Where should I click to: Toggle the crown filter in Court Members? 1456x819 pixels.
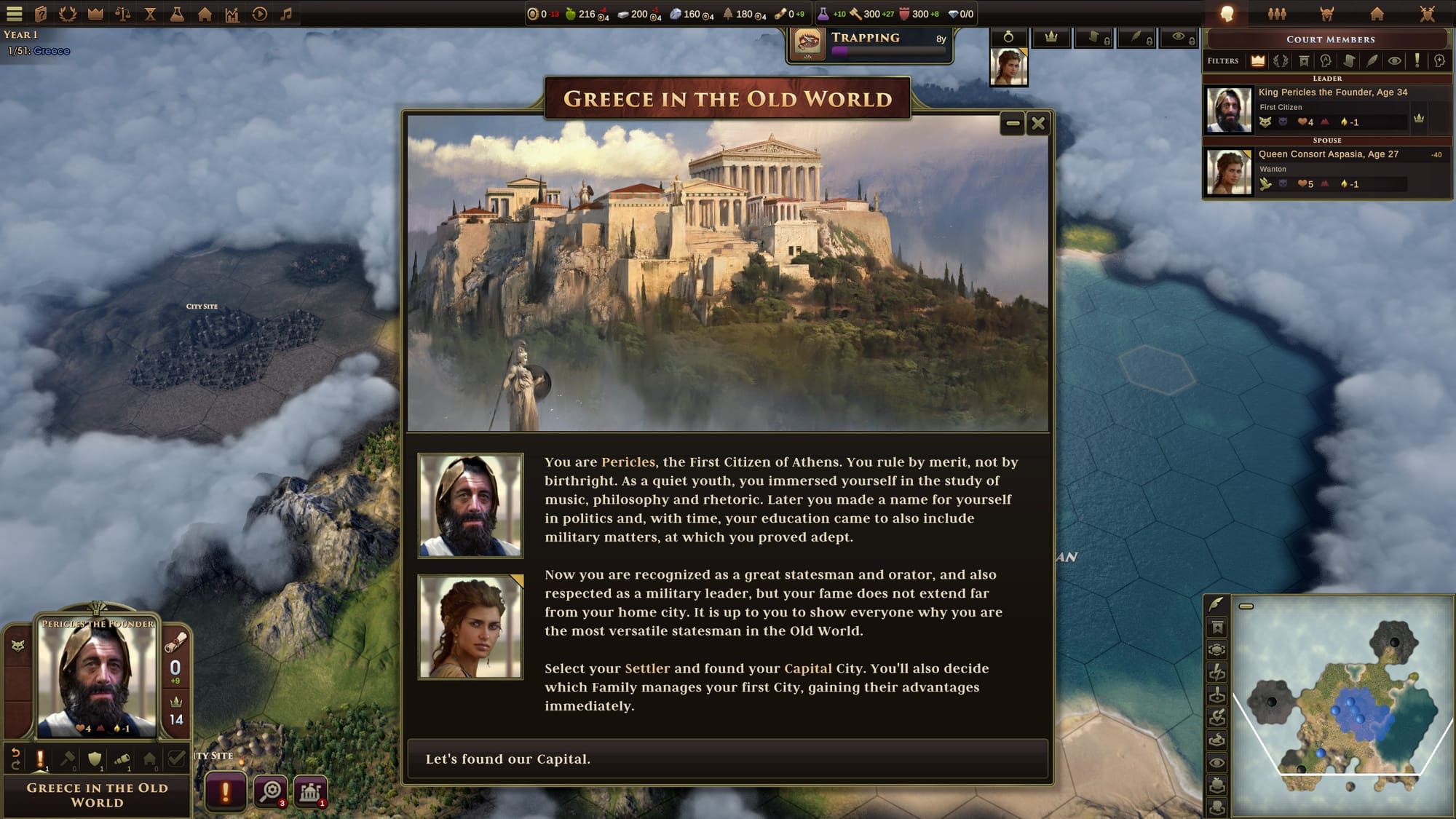(x=1257, y=61)
